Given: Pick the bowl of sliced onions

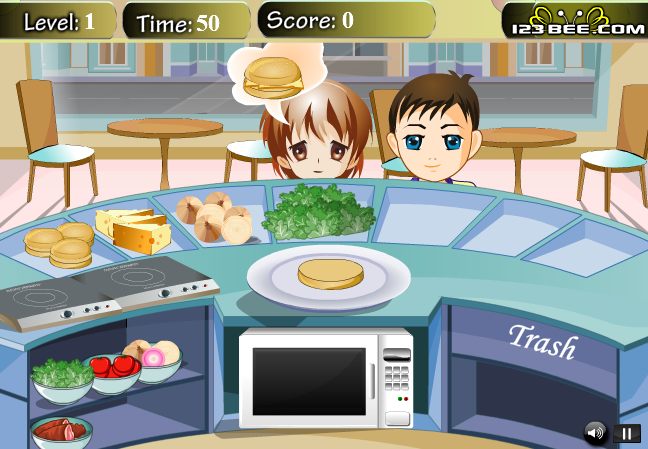Looking at the screenshot, I should [x=156, y=360].
